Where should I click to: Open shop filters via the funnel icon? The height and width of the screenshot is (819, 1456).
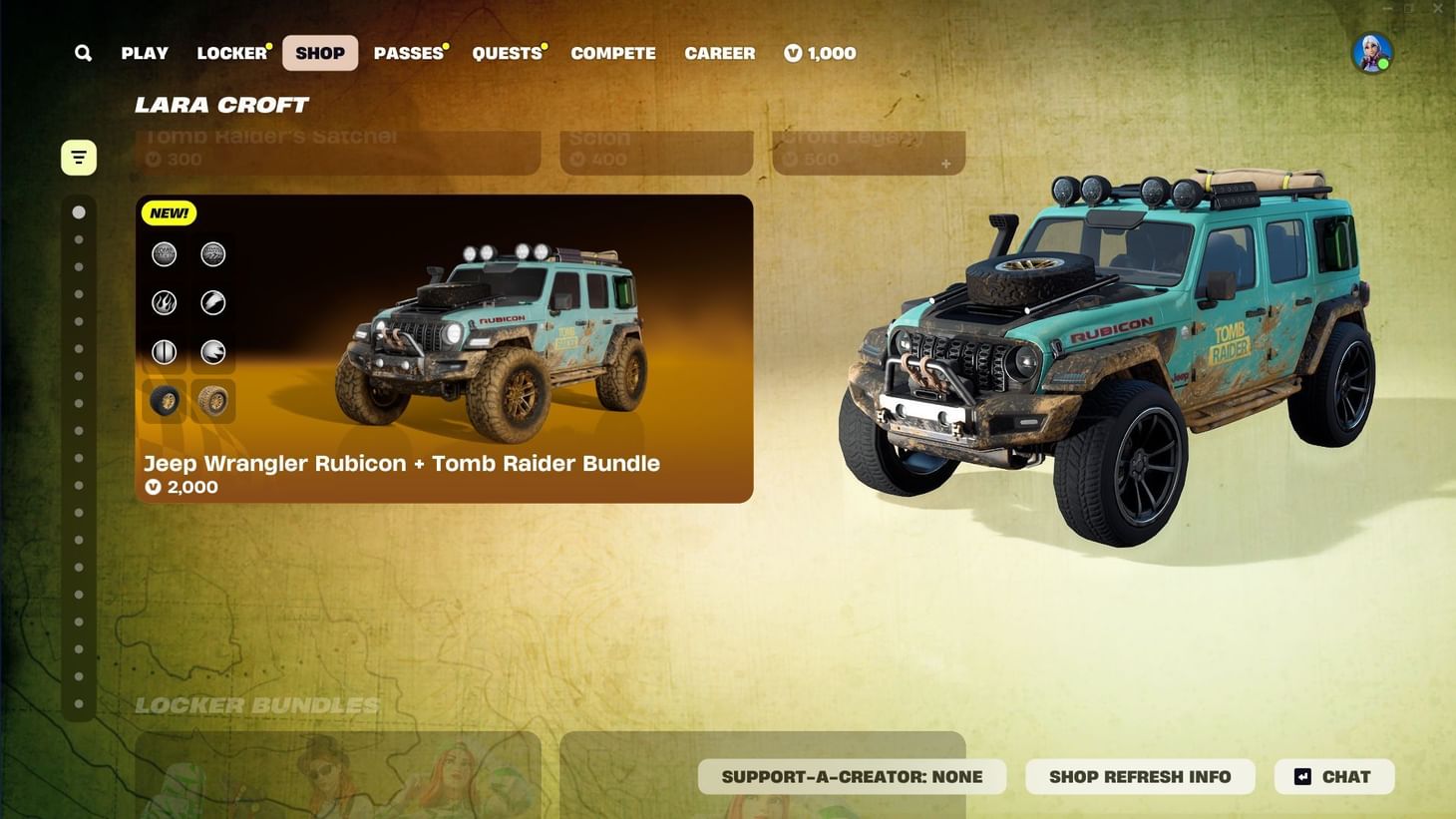(79, 157)
